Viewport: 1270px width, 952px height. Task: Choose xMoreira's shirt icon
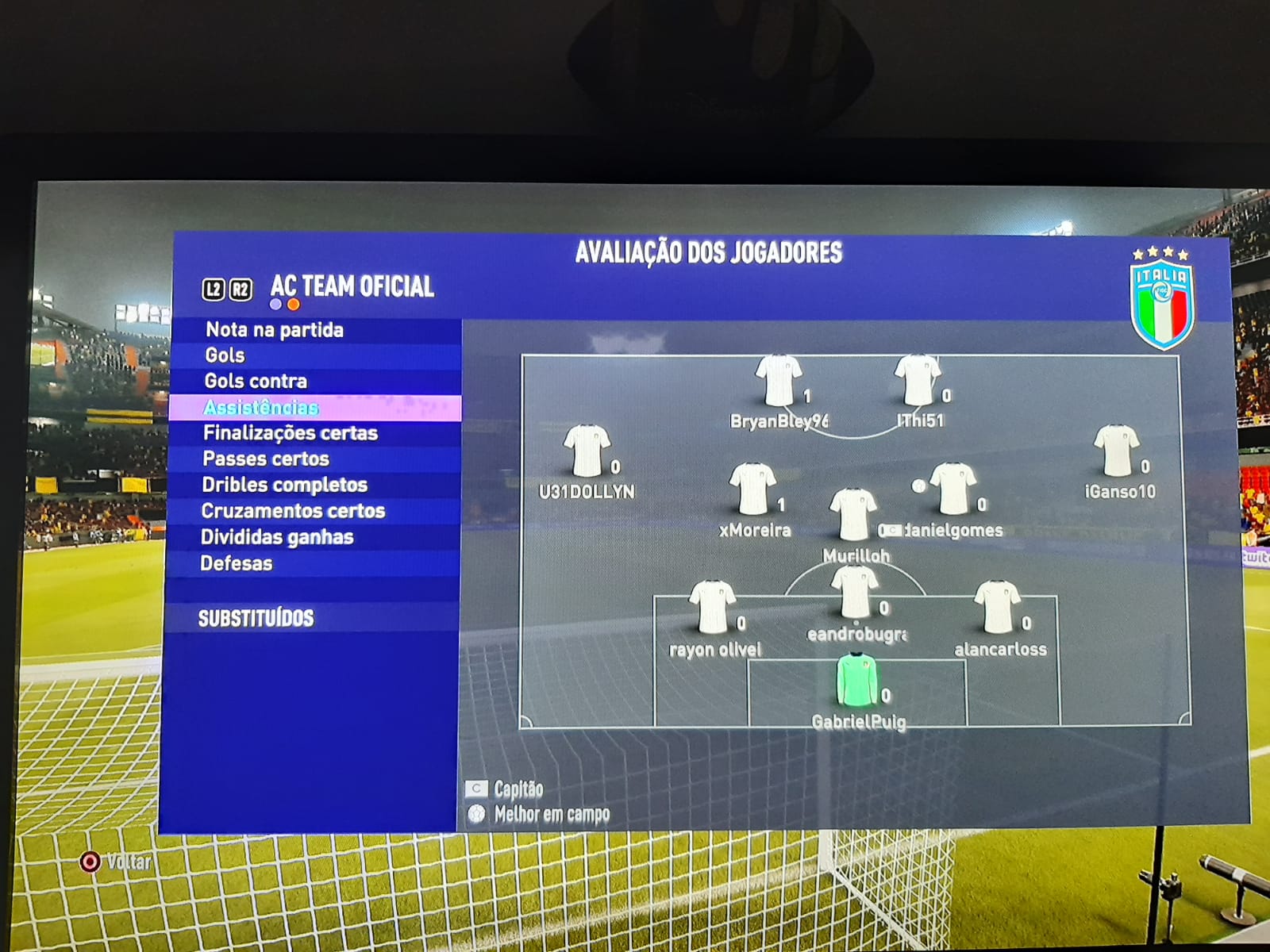point(752,489)
